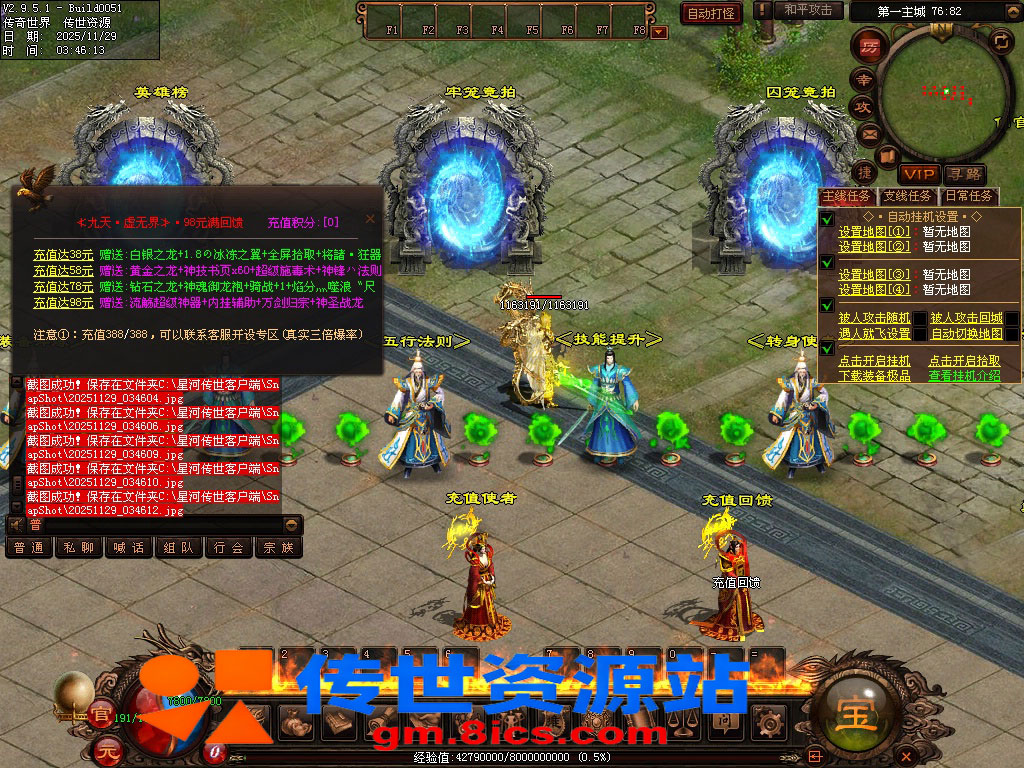This screenshot has height=768, width=1024.
Task: Switch chat channel to 行会
Action: point(229,548)
